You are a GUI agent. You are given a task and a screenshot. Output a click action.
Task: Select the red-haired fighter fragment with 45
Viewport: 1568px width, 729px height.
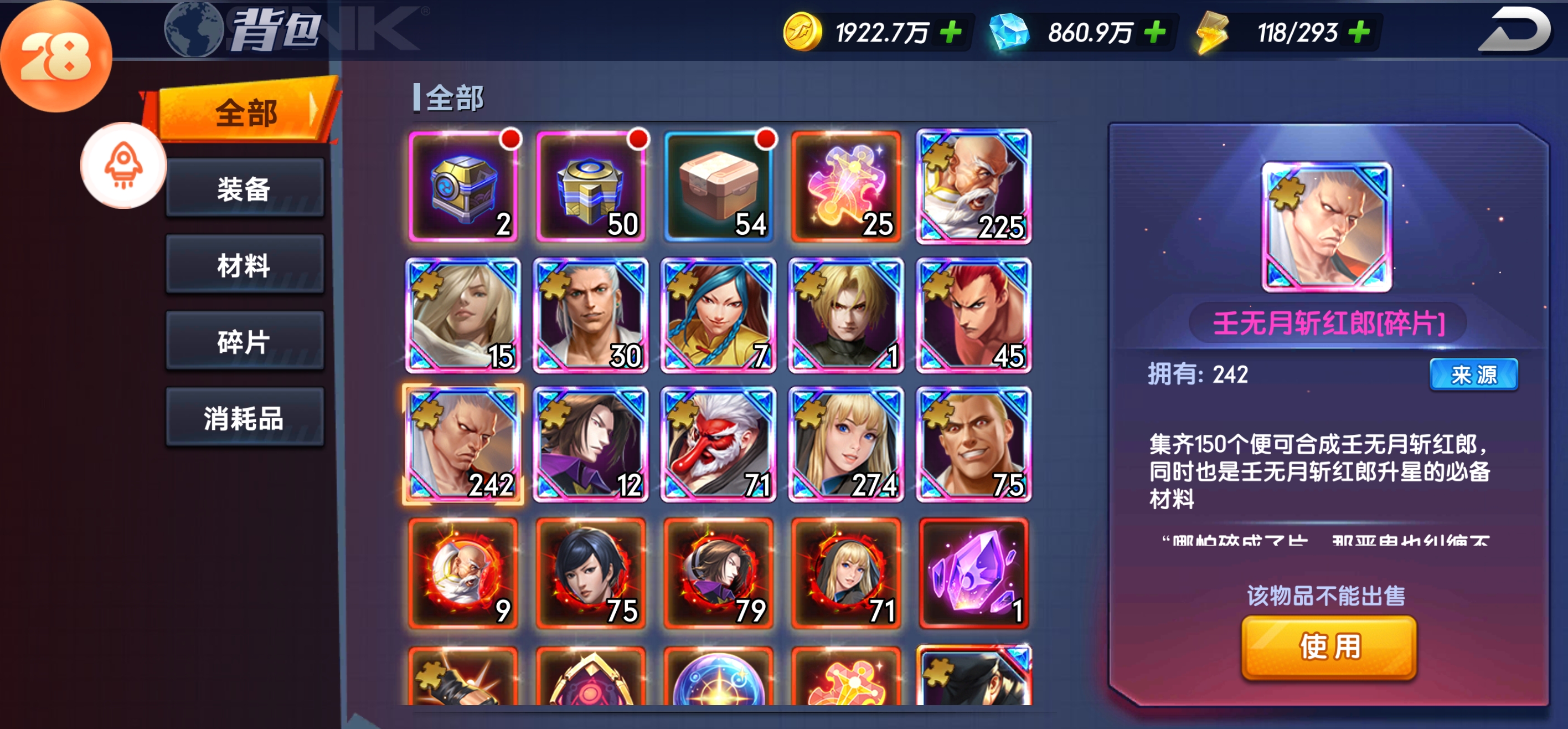973,315
